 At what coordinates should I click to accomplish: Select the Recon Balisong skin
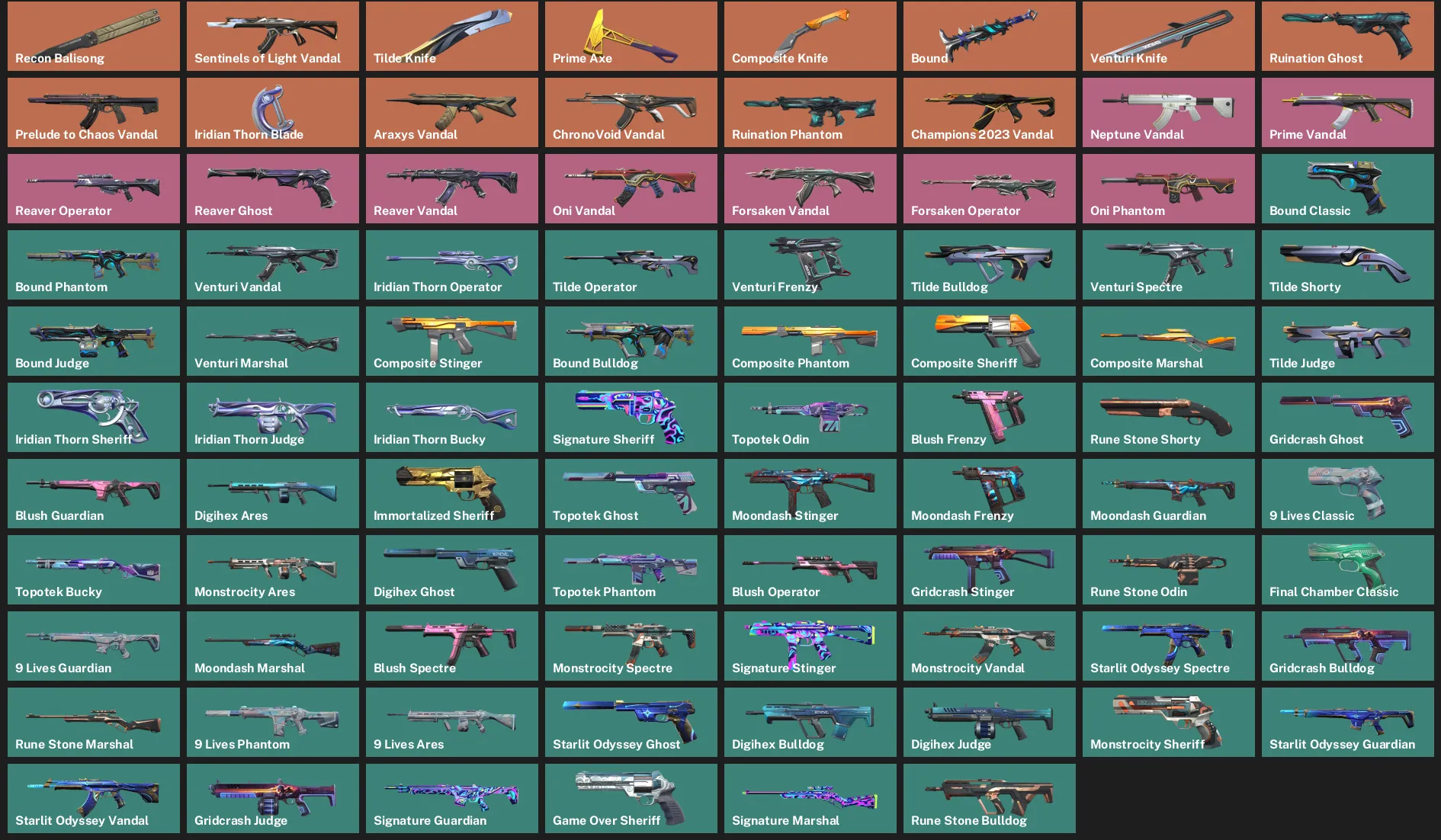[93, 36]
